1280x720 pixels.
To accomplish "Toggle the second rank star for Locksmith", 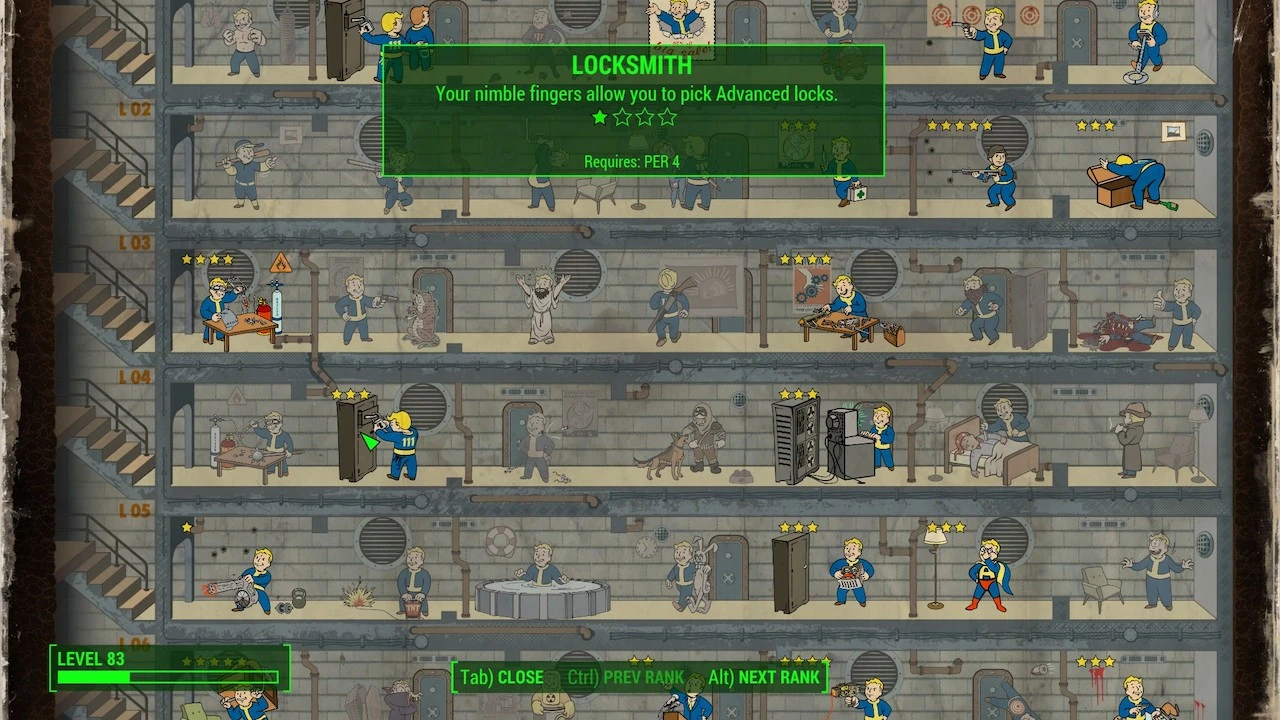I will point(622,117).
